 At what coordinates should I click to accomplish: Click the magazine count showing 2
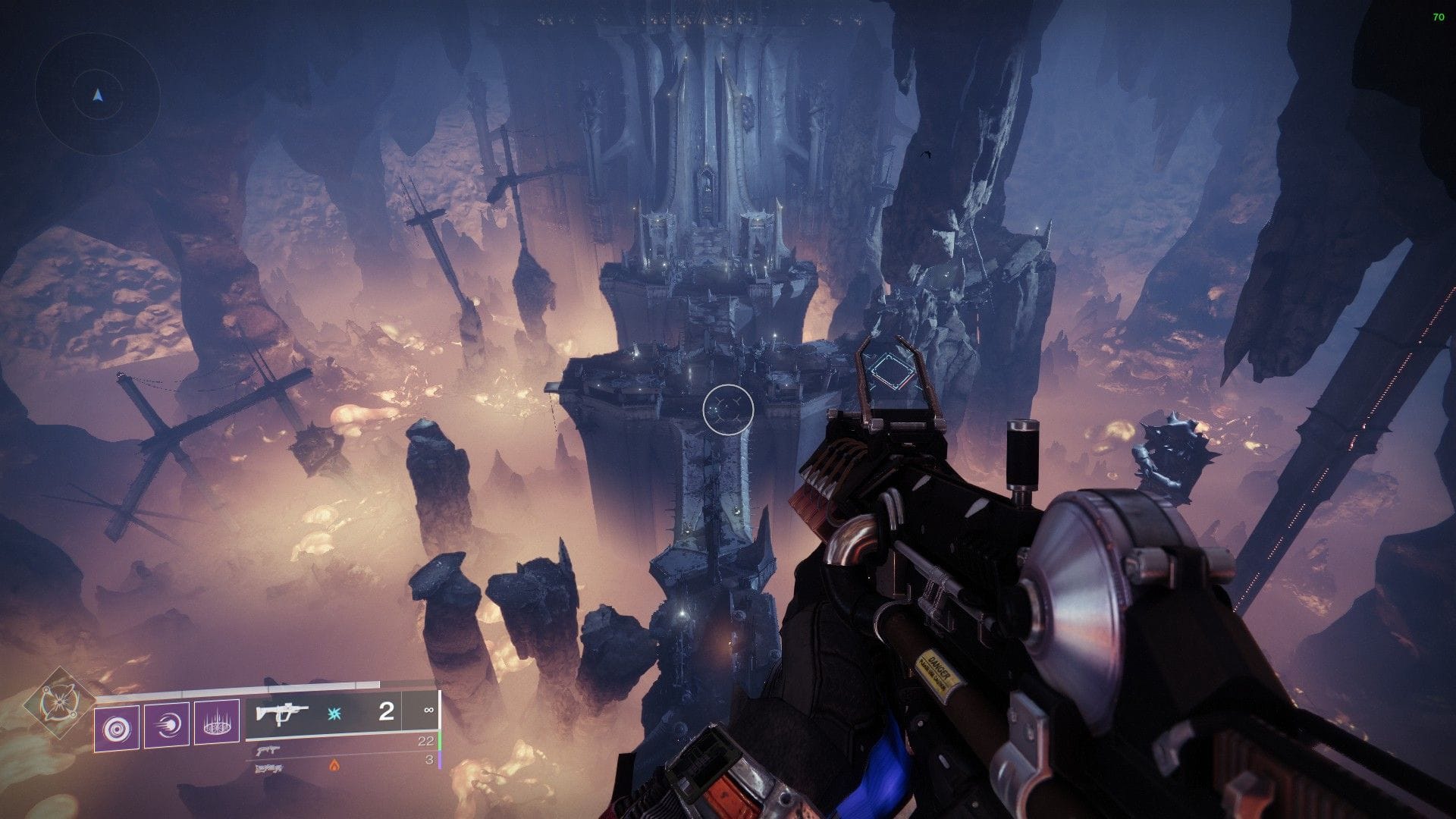pos(385,711)
